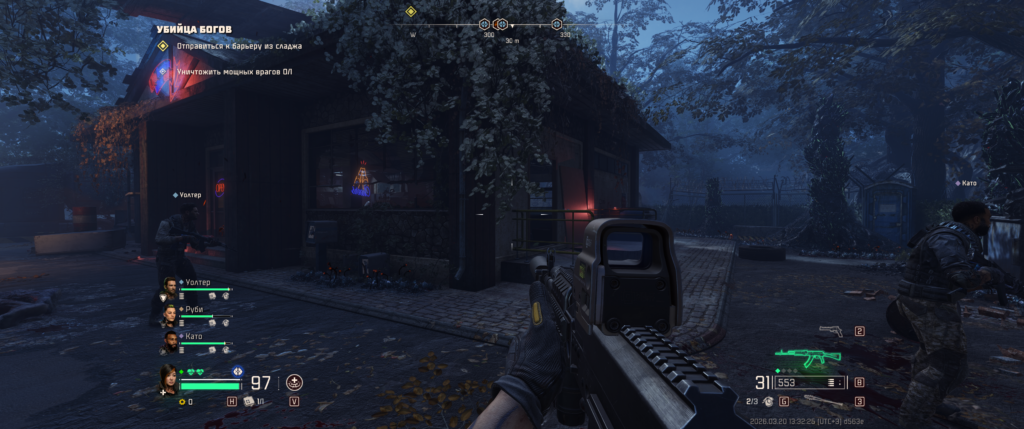
Task: Click the gold currency icon
Action: coord(182,401)
